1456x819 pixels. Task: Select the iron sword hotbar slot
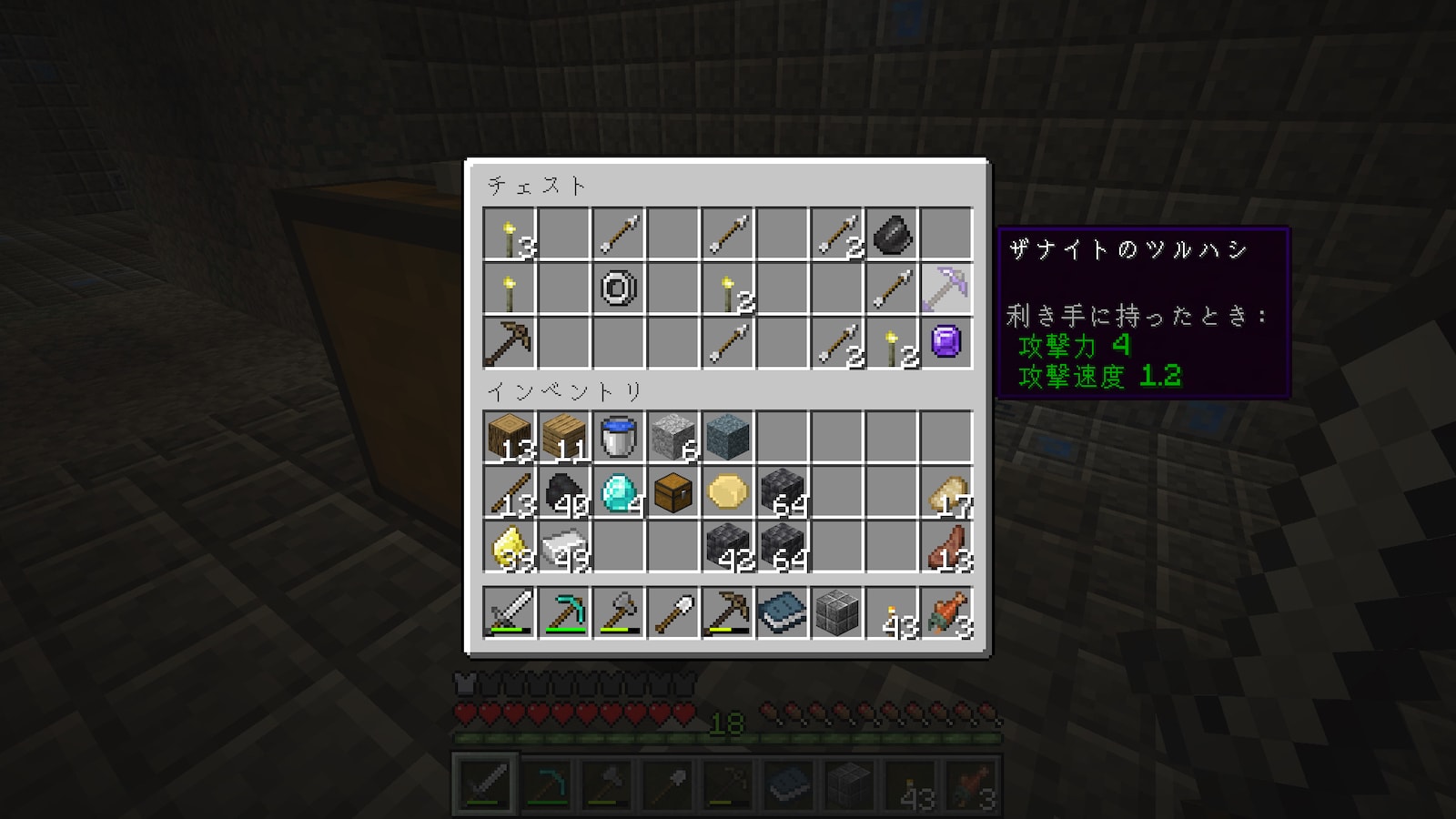click(509, 612)
